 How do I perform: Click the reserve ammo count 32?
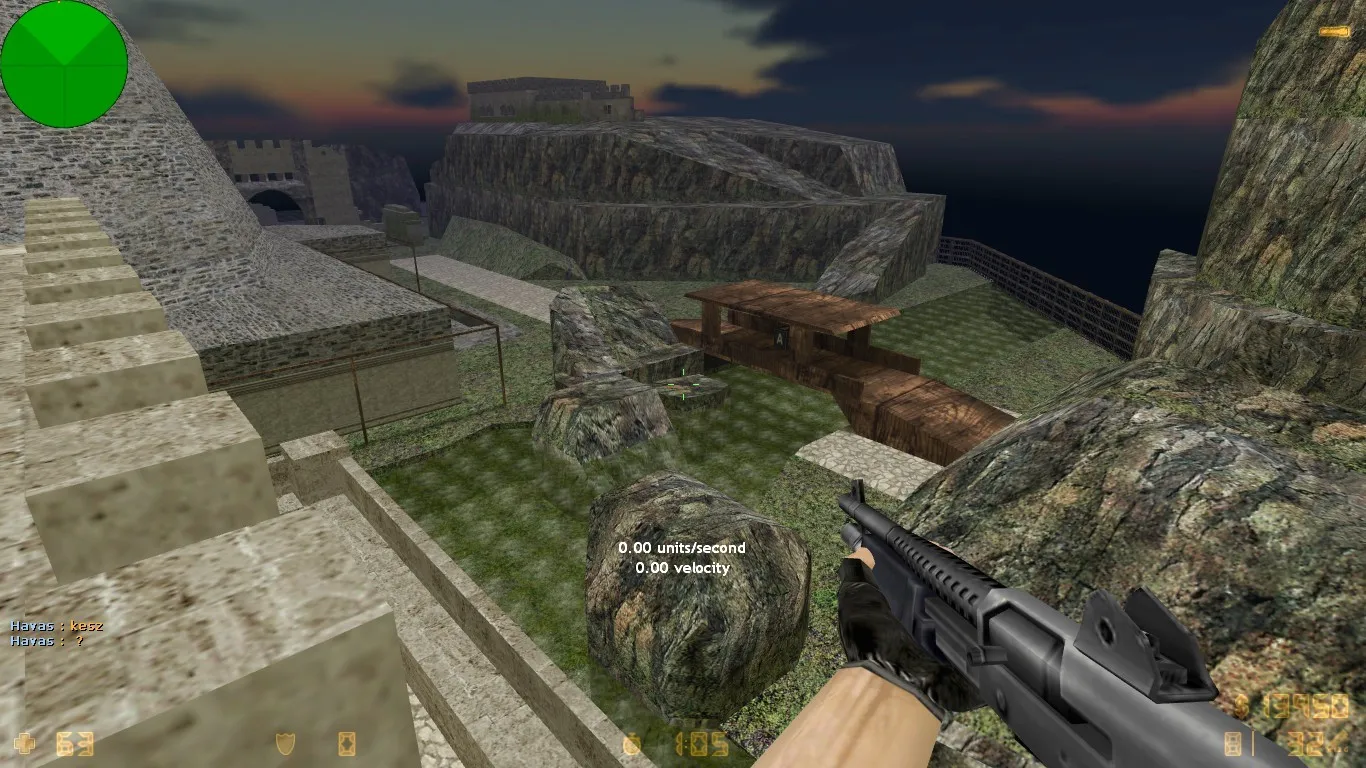[x=1303, y=743]
